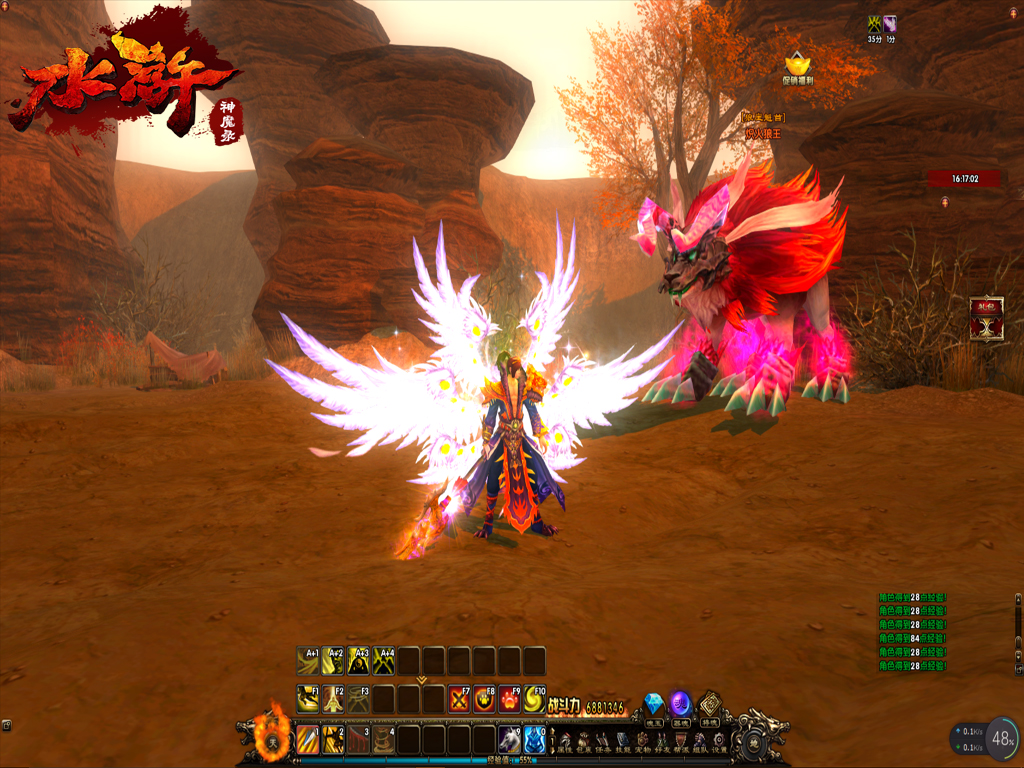The image size is (1024, 768).
Task: Click the gold ingot 促销福利 promotion icon
Action: tap(797, 66)
